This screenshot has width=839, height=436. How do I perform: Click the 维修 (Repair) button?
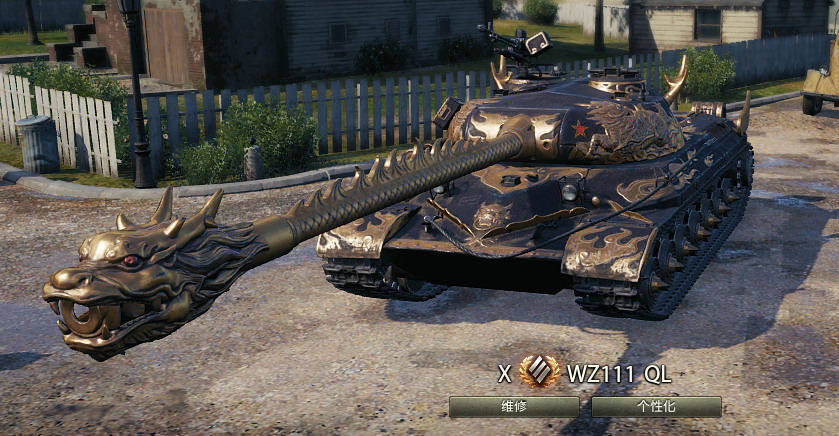pos(513,406)
